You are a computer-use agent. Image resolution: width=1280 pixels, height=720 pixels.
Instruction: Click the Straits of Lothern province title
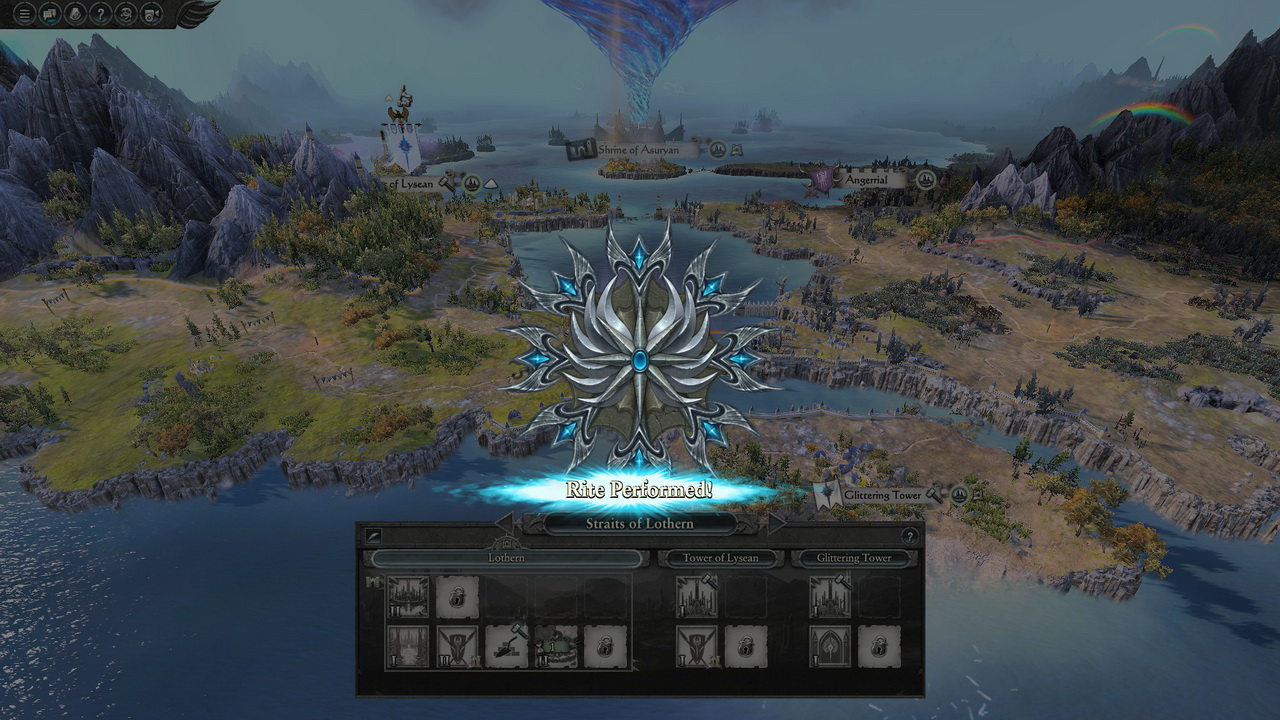639,523
